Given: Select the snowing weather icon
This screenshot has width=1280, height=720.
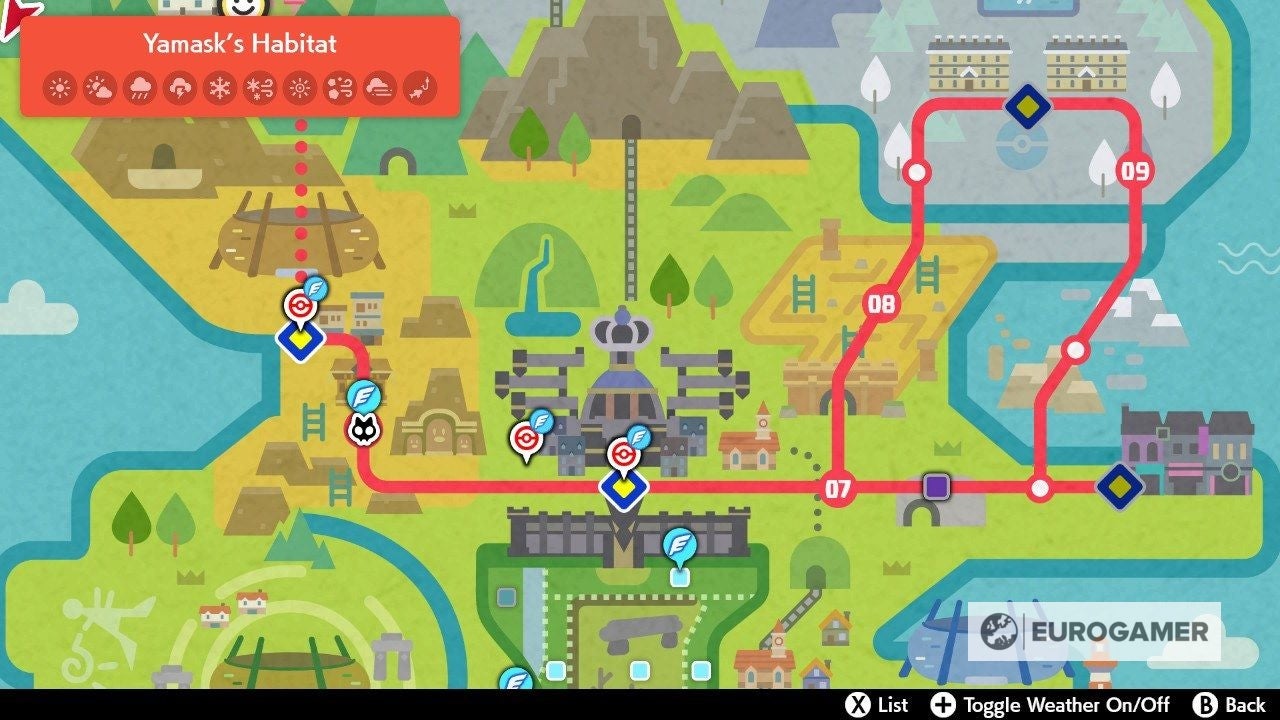Looking at the screenshot, I should (x=221, y=88).
